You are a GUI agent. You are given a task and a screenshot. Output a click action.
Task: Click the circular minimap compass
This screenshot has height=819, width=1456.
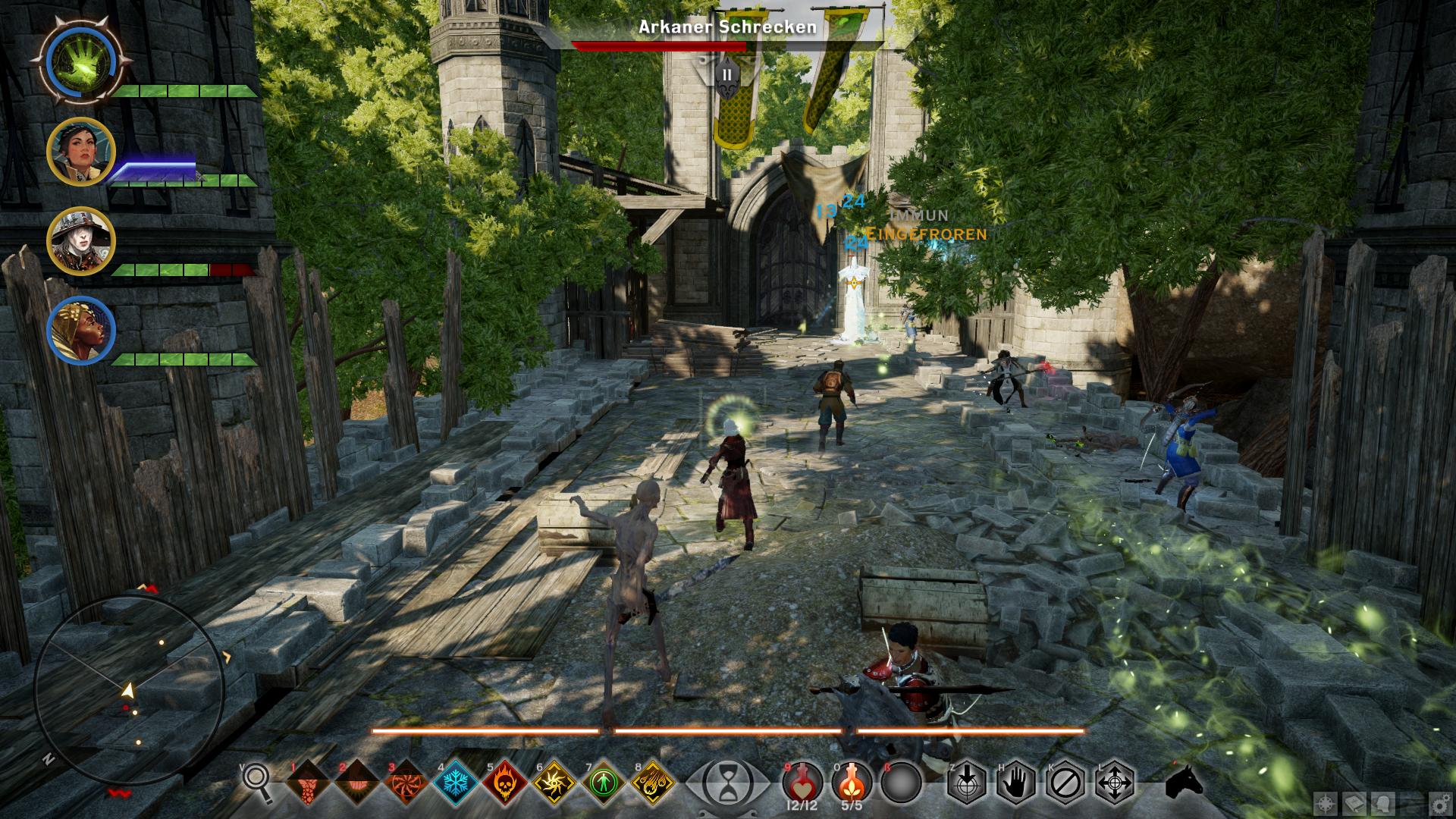[x=129, y=690]
